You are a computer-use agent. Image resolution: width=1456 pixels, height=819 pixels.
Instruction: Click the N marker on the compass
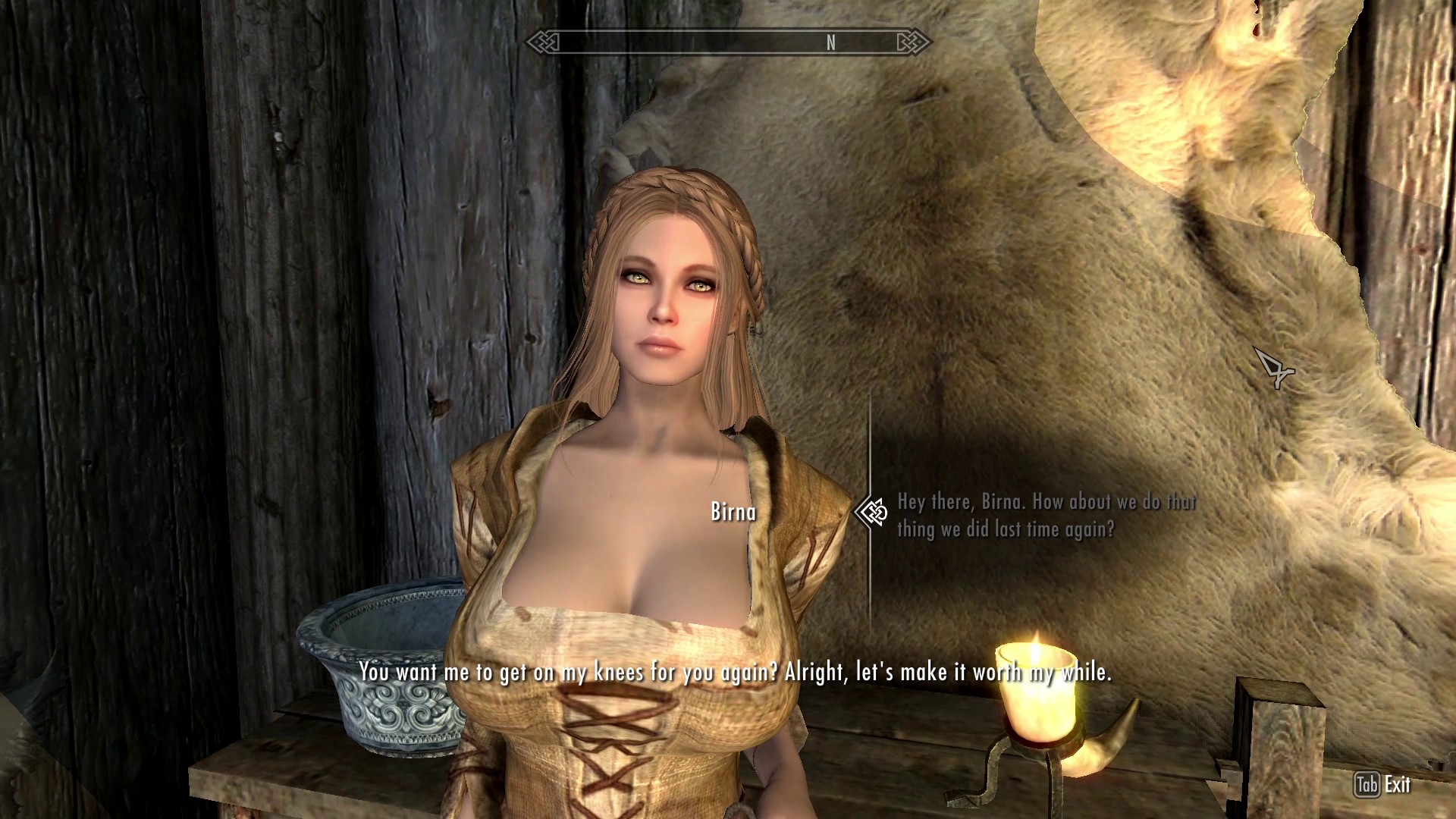[832, 44]
